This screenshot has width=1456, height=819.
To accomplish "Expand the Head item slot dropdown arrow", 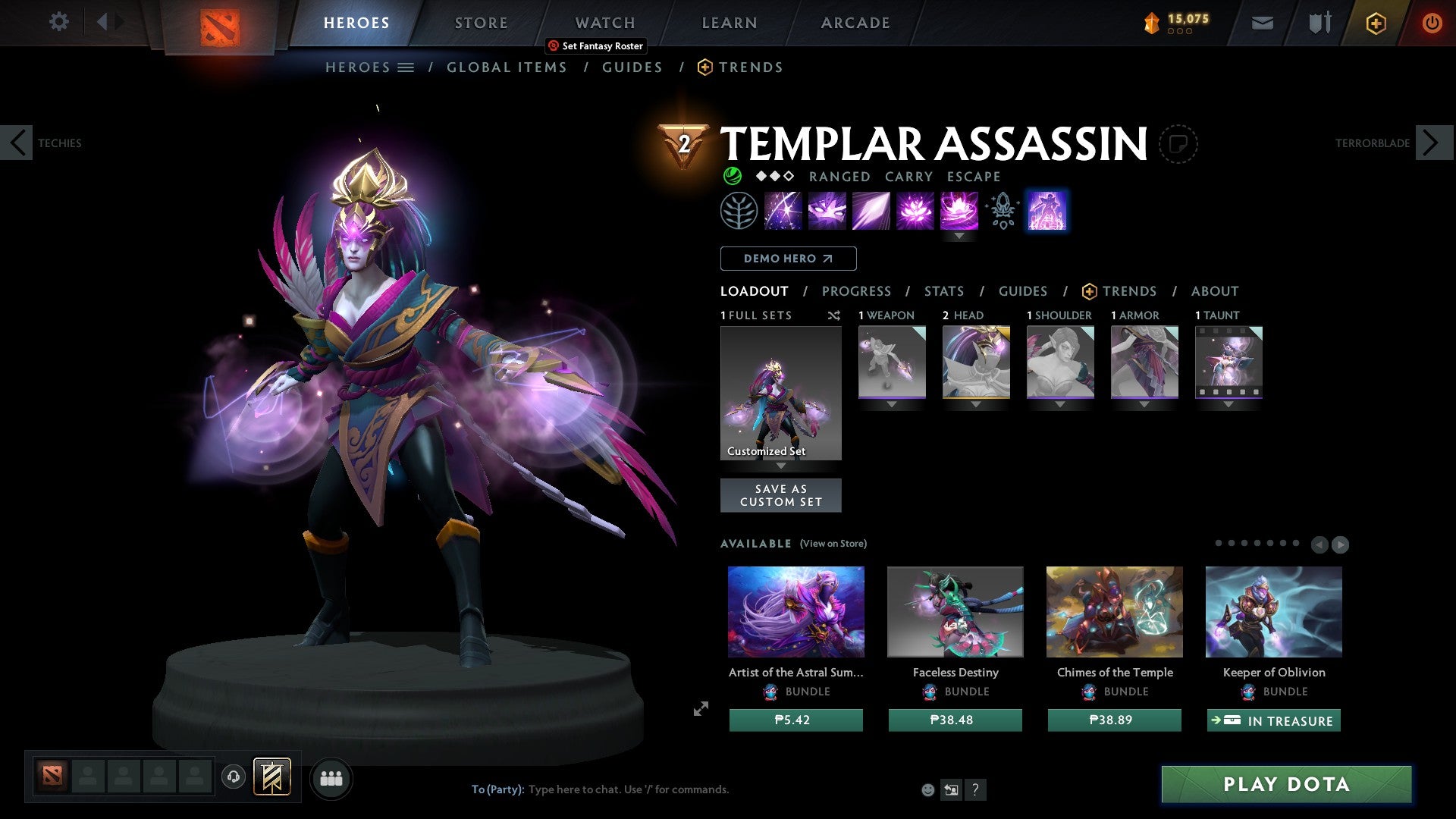I will (x=975, y=404).
